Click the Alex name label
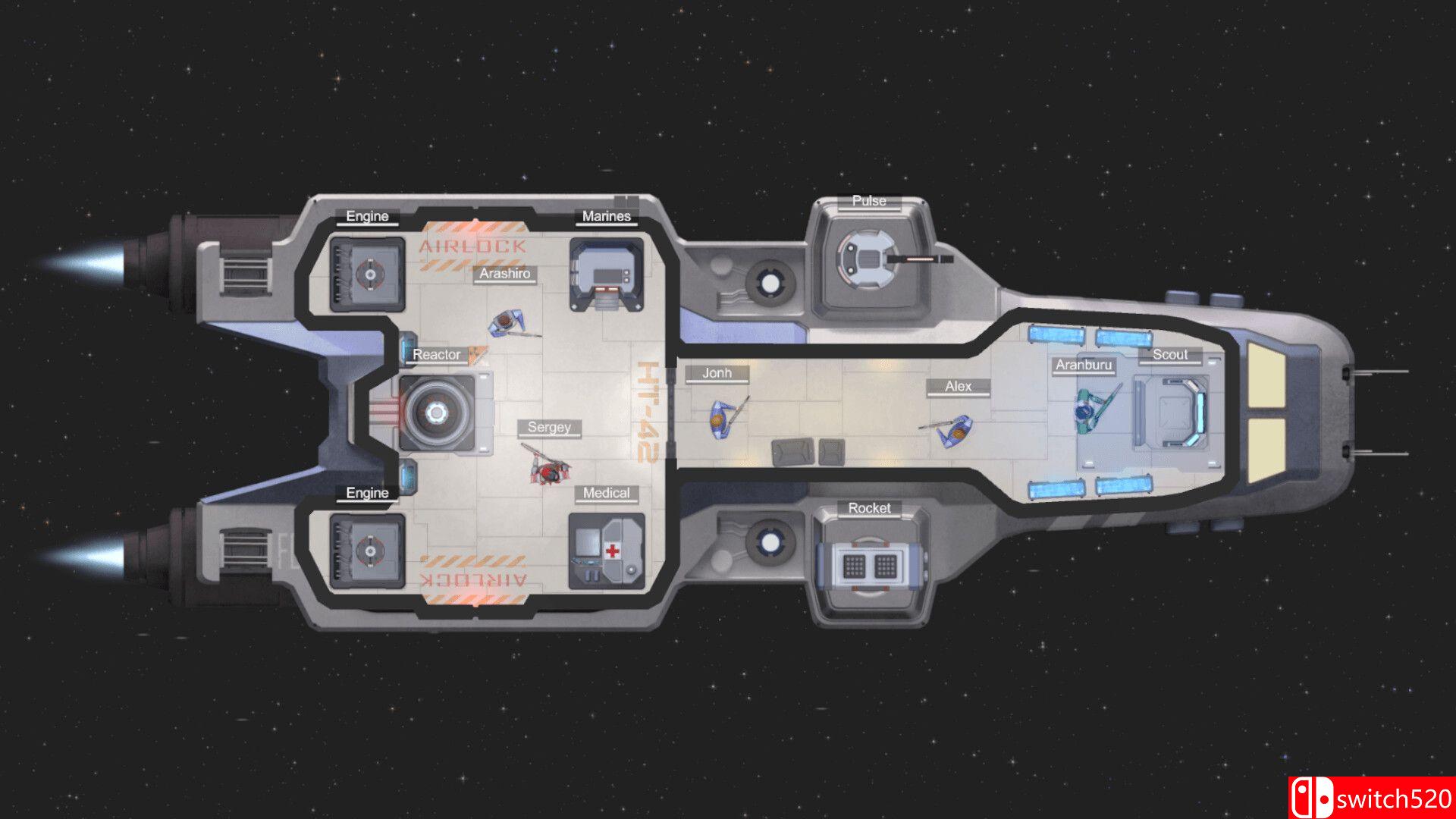Screen dimensions: 1456x819 coord(958,386)
